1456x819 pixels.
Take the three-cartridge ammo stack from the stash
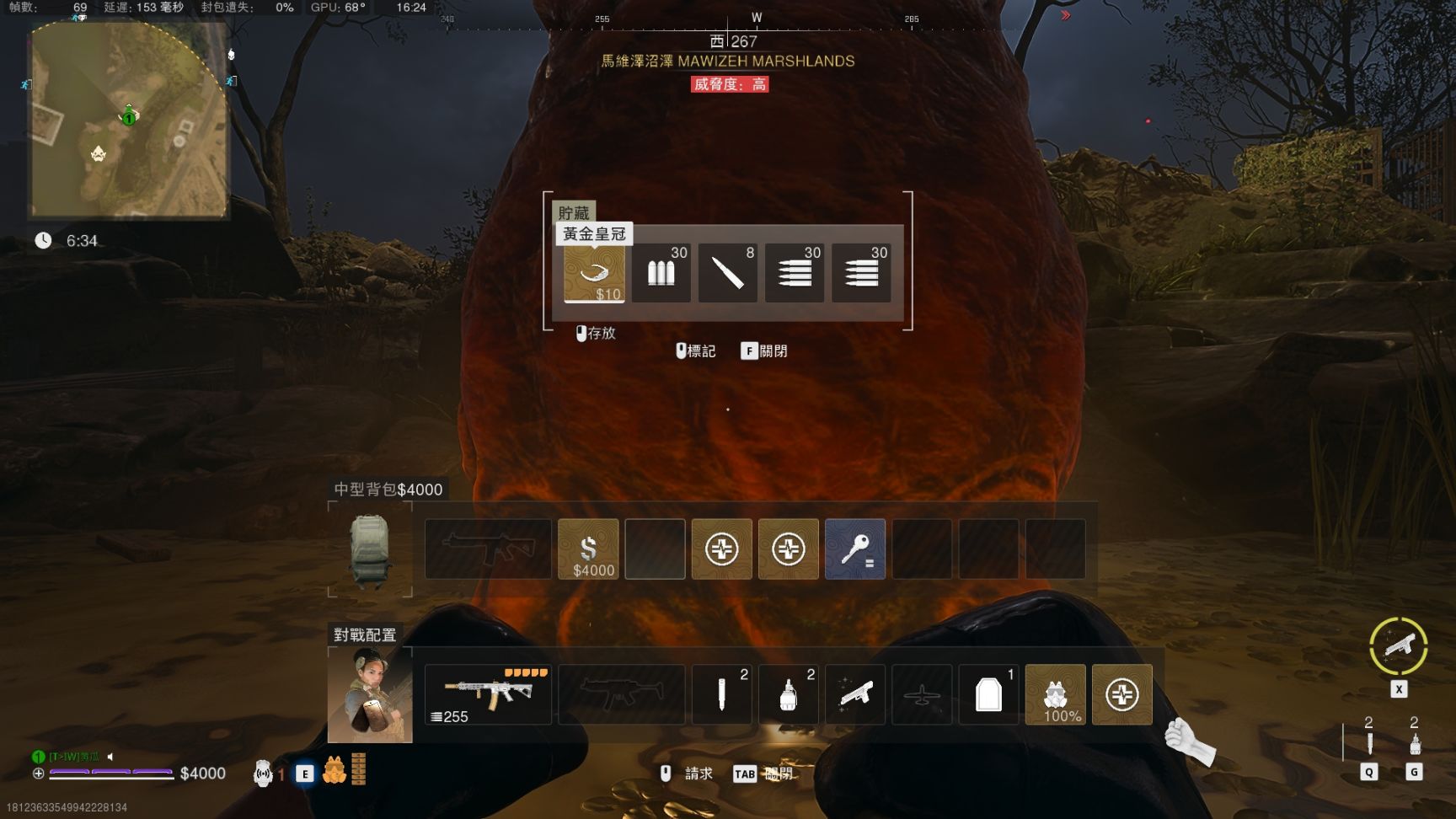tap(661, 272)
